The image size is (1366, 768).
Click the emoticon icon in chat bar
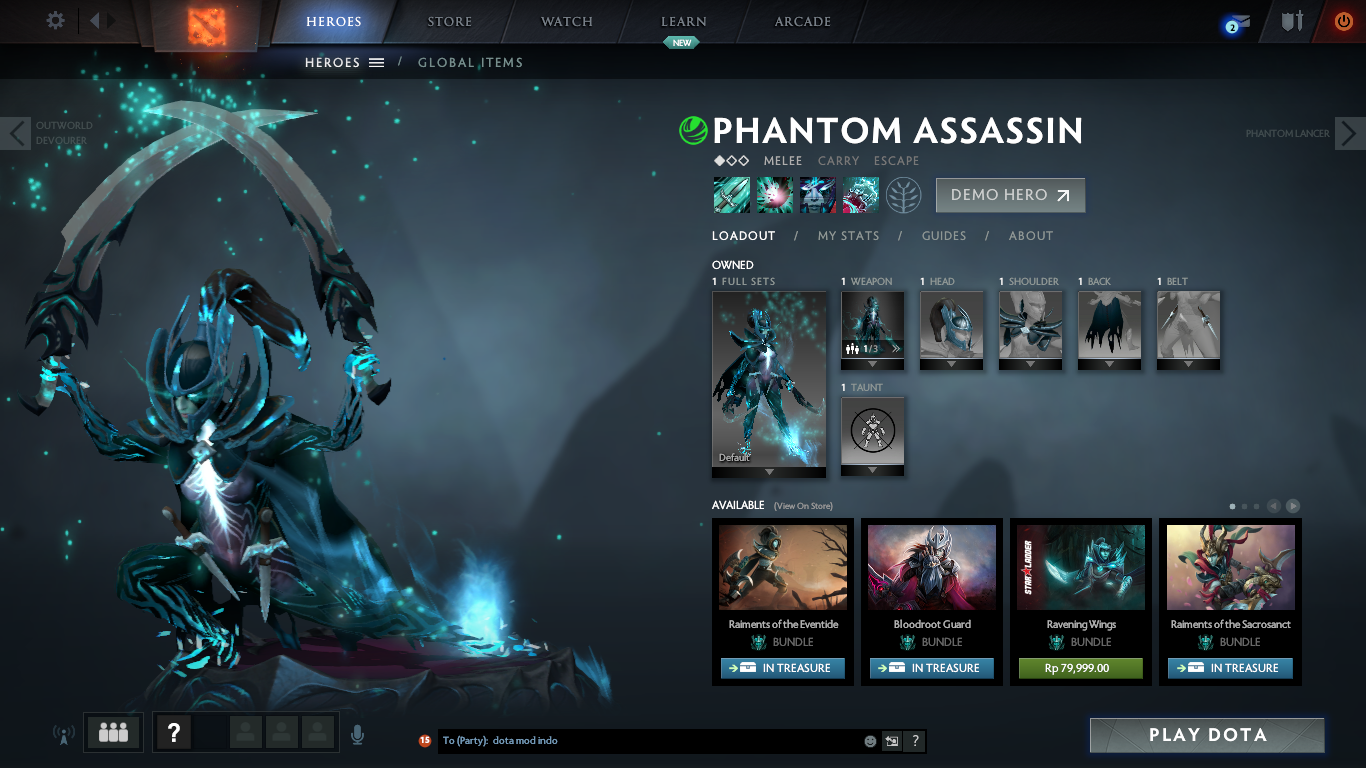pos(868,740)
